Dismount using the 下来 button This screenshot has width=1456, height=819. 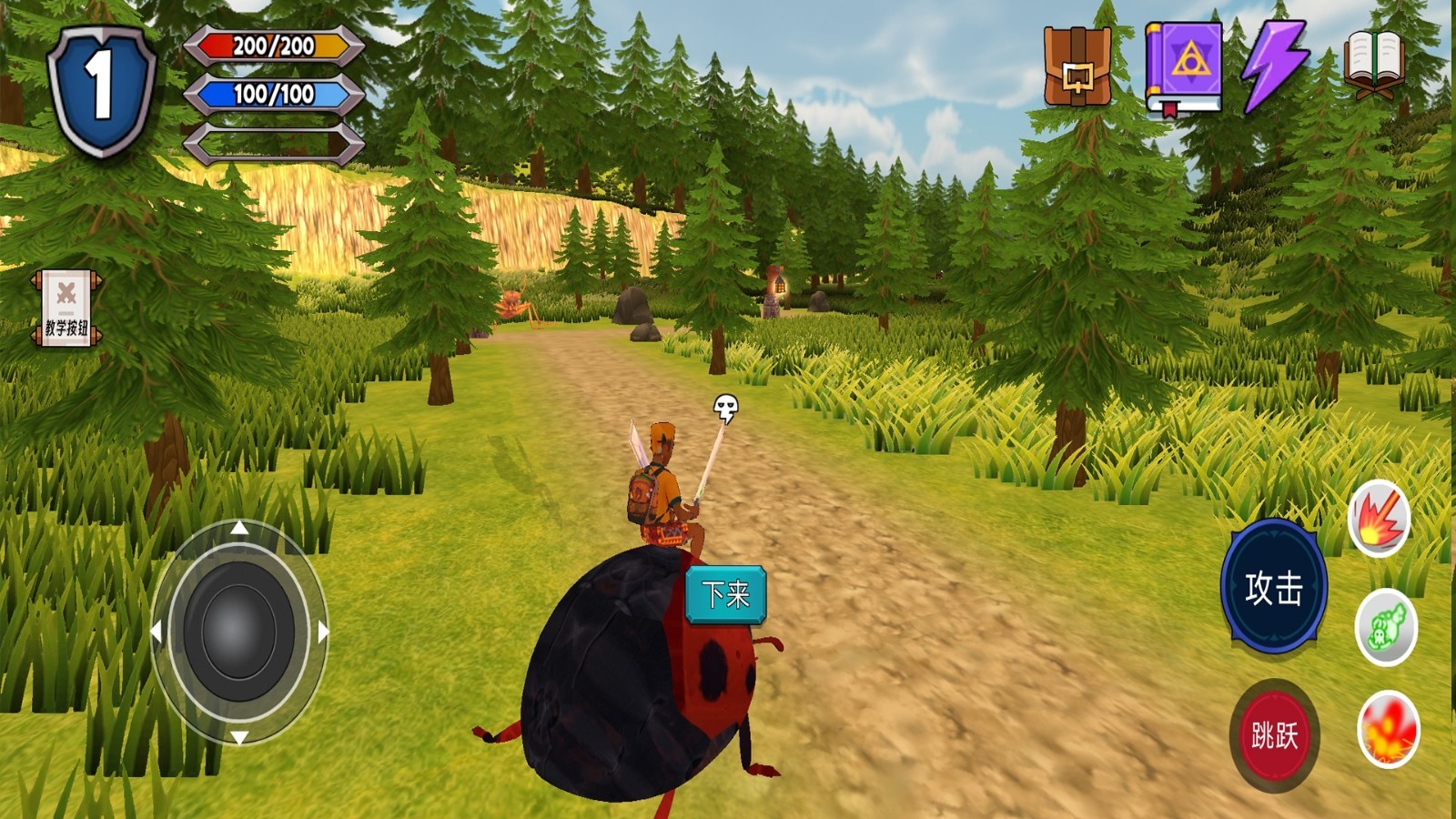pos(725,595)
